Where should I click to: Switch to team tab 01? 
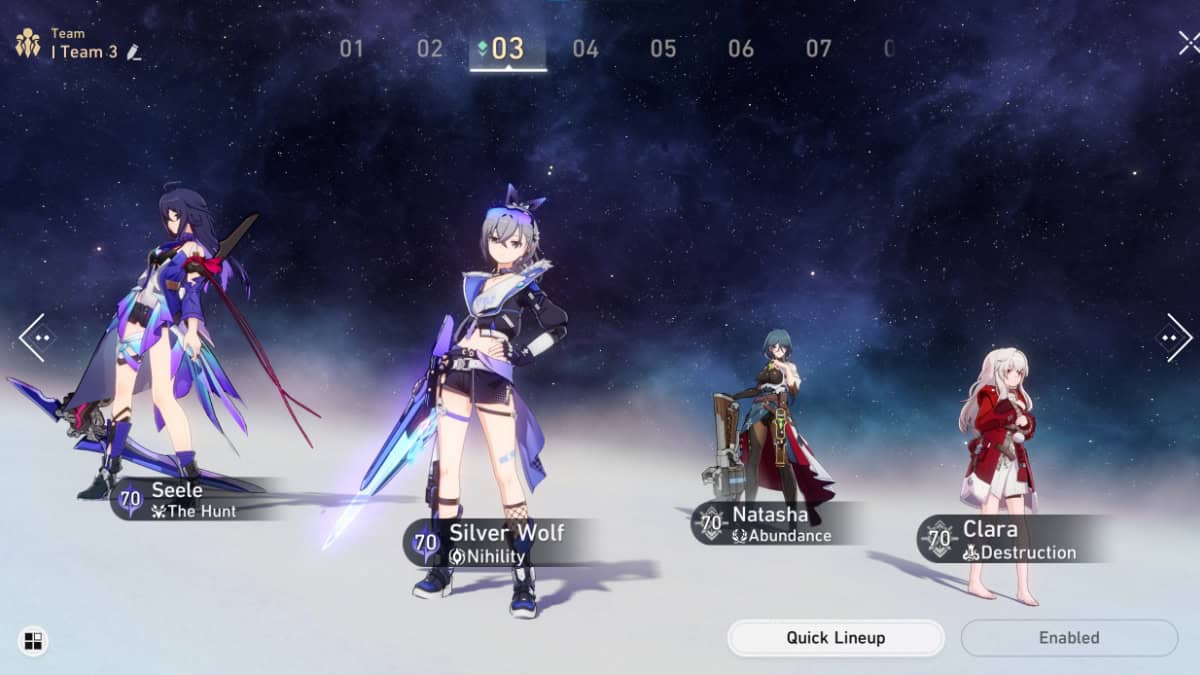coord(351,48)
